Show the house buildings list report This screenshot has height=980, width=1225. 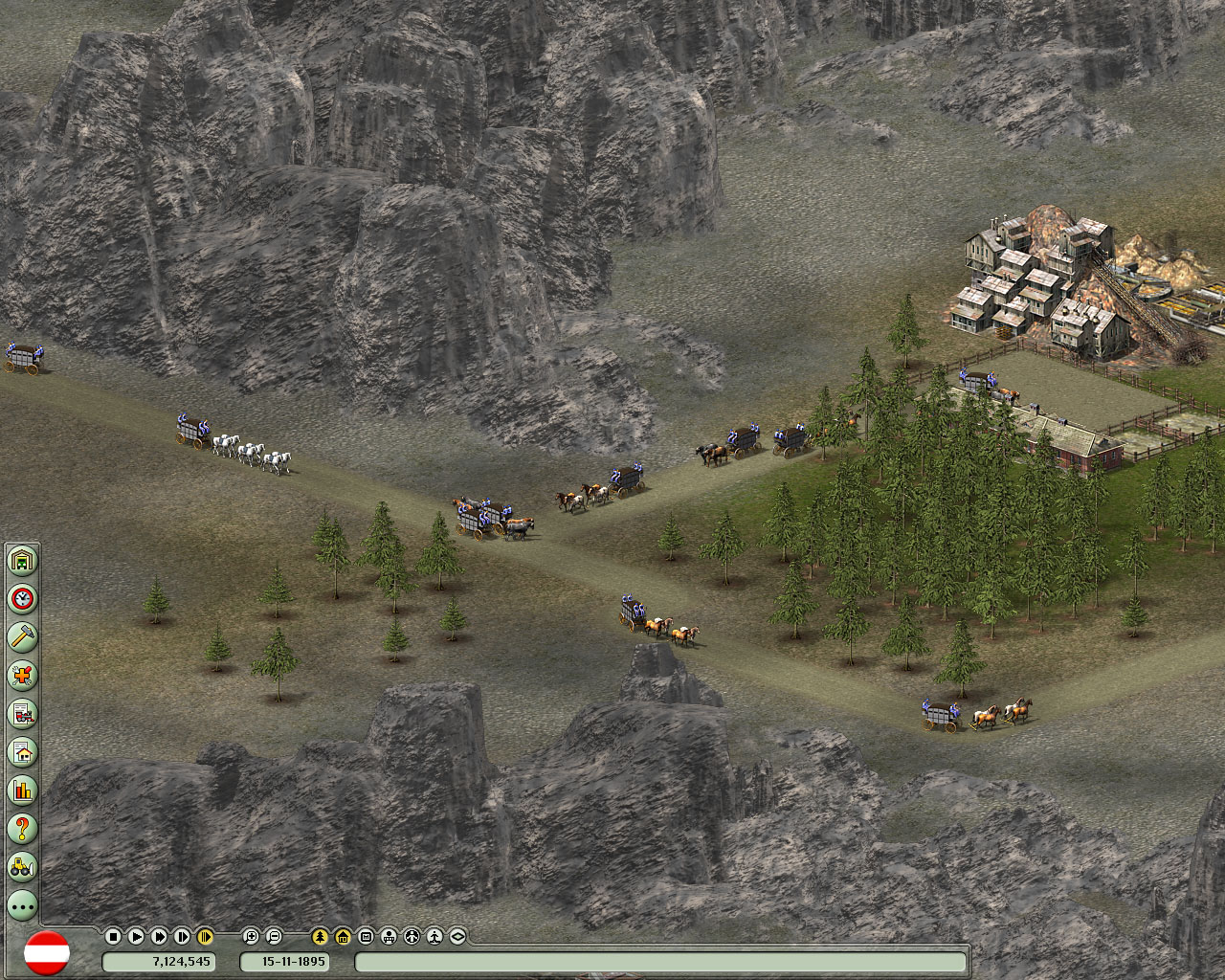22,751
